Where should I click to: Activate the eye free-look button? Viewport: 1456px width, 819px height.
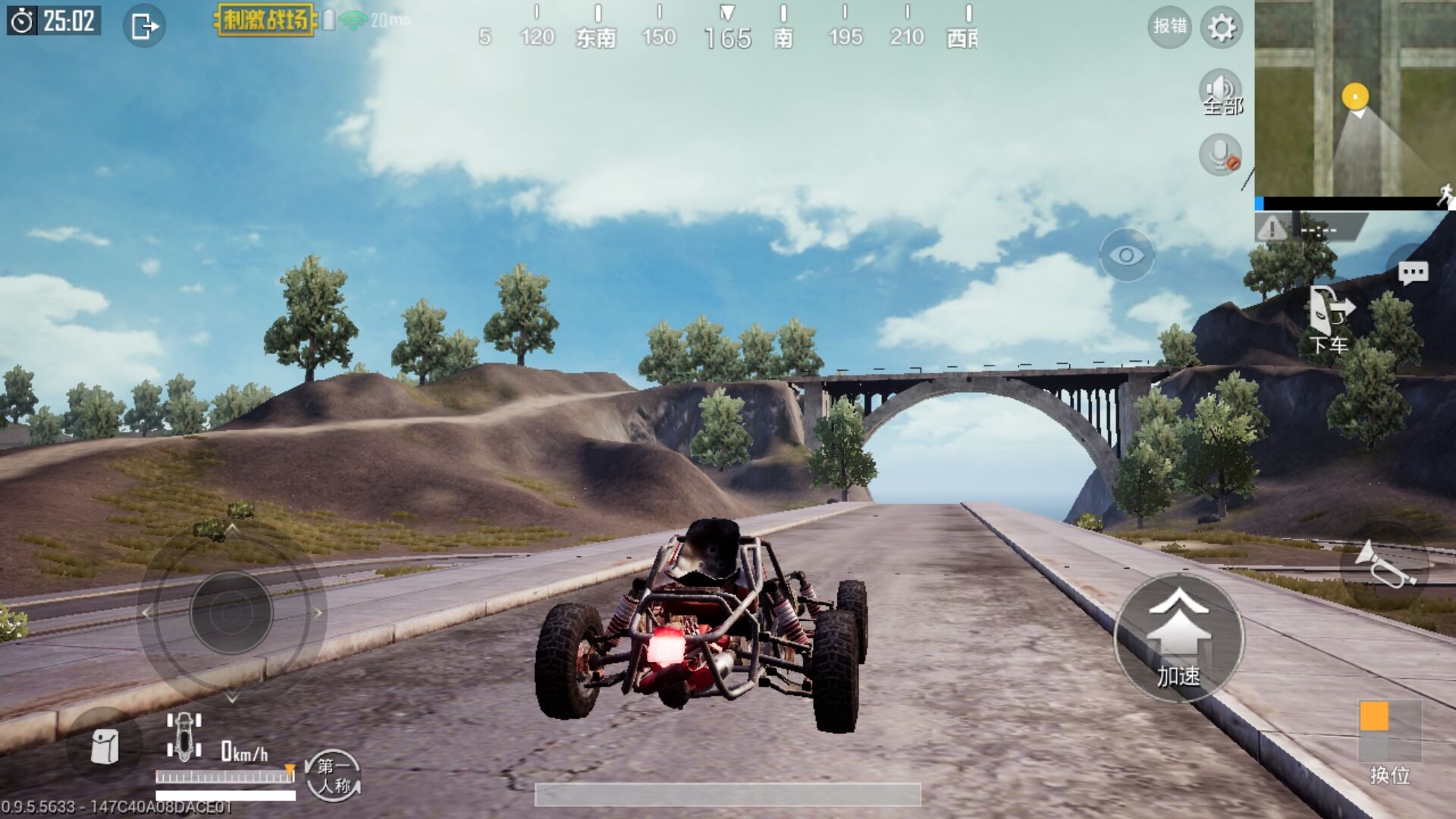(1127, 256)
